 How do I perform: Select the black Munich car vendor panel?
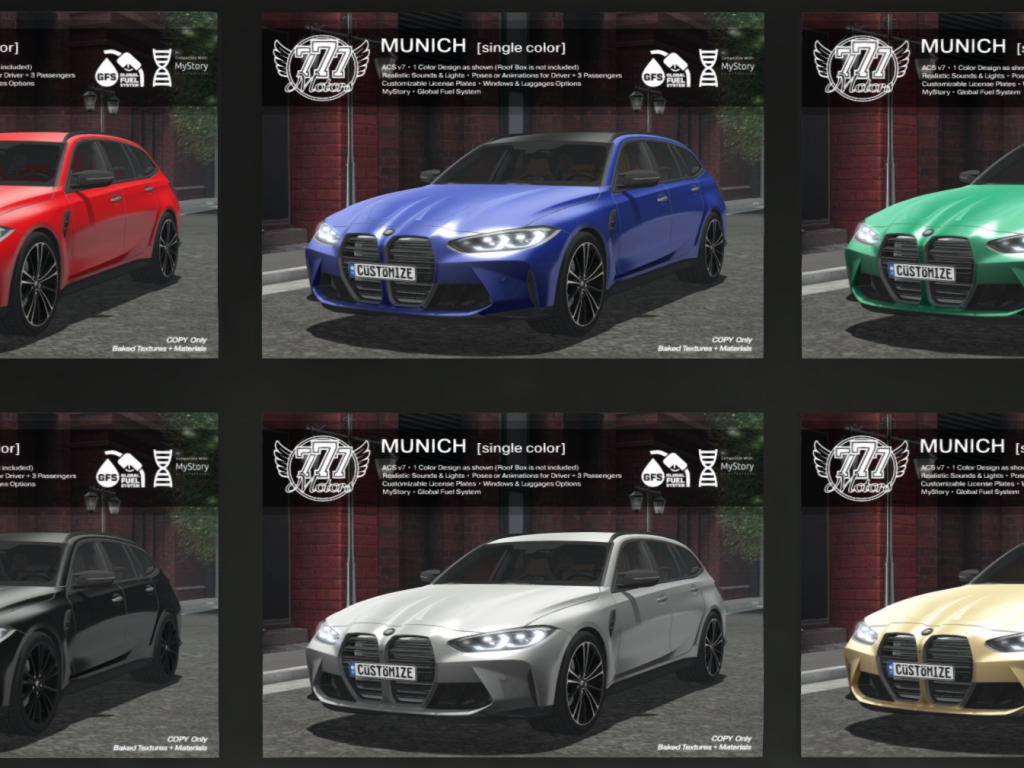click(108, 585)
